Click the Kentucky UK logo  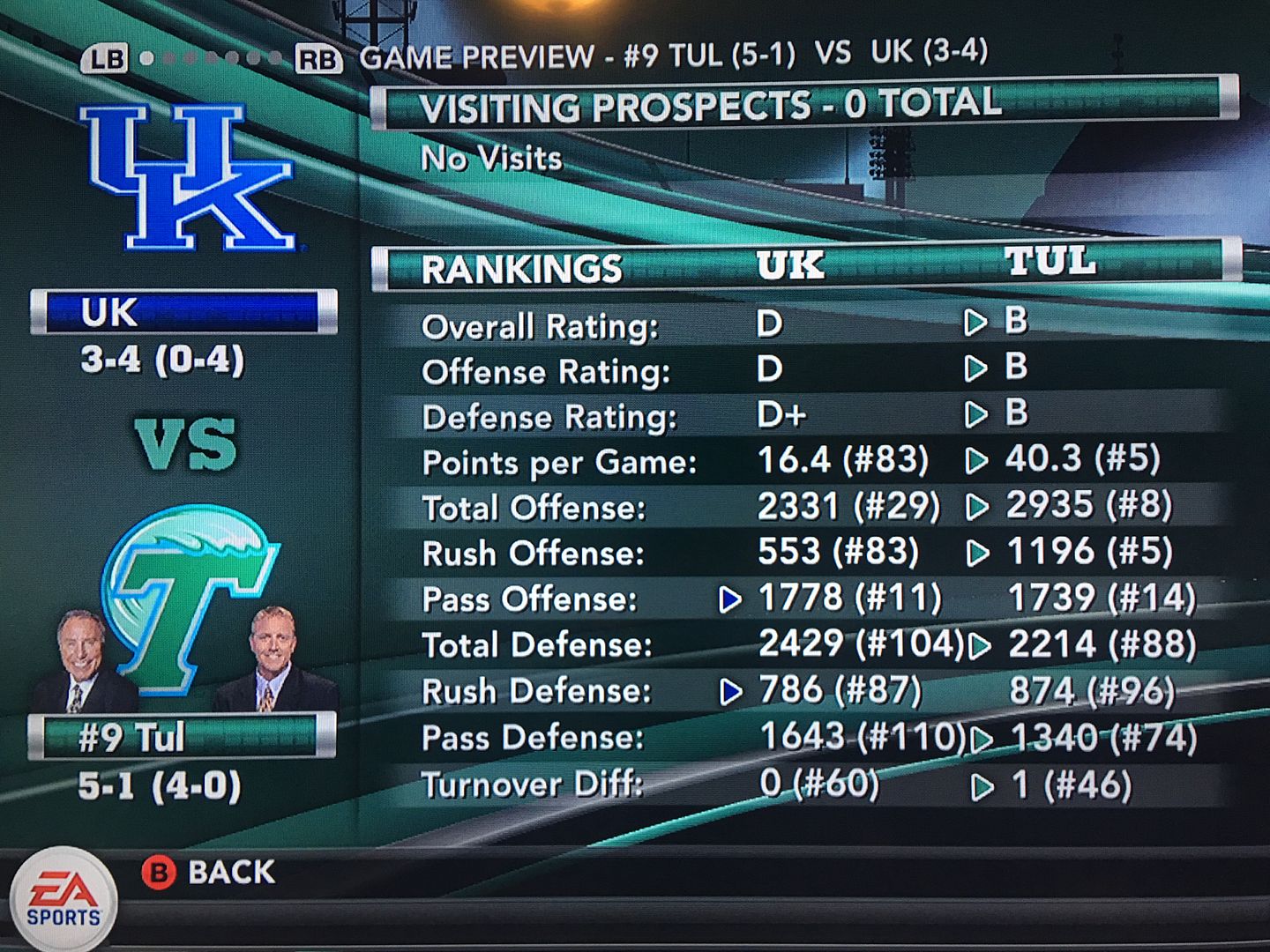coord(187,177)
